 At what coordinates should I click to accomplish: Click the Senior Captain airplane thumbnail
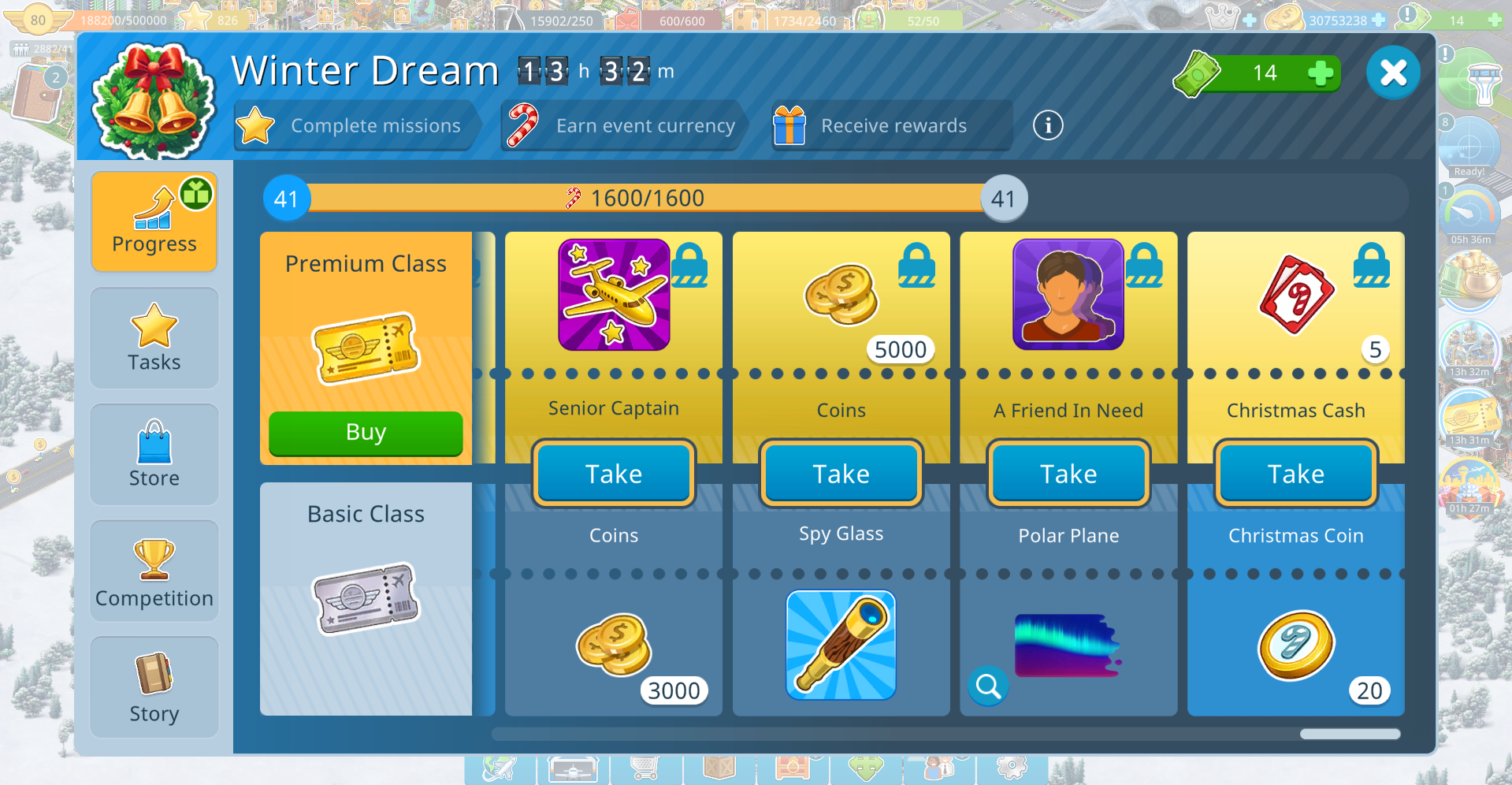coord(614,295)
